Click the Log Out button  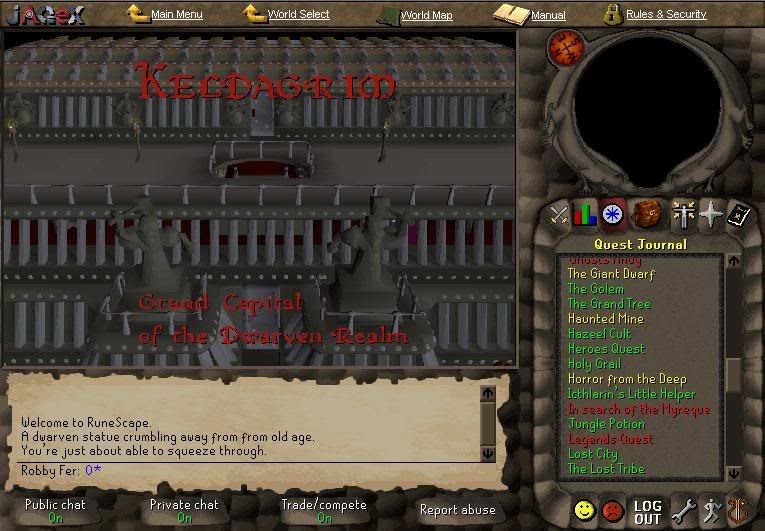tap(647, 512)
